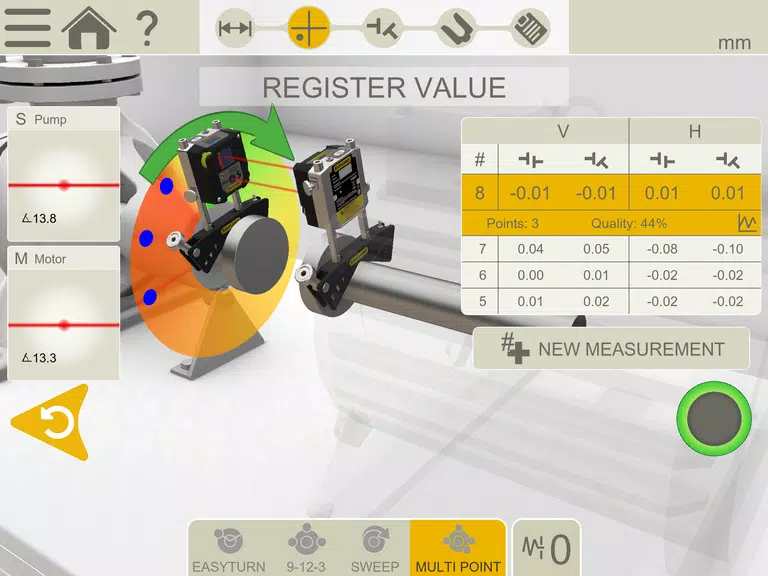
Task: Open the magnet-shaped adjustment step
Action: [x=457, y=28]
